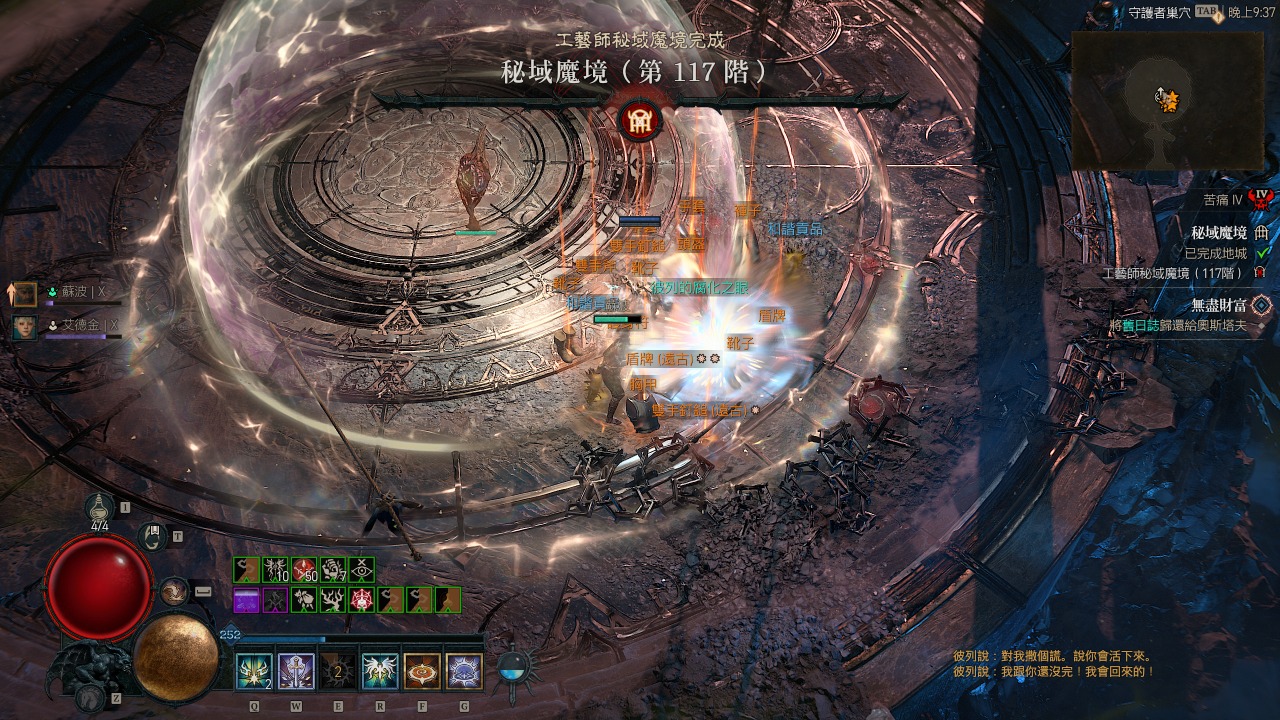Use the evade swirl icon
The height and width of the screenshot is (720, 1280).
[x=174, y=591]
